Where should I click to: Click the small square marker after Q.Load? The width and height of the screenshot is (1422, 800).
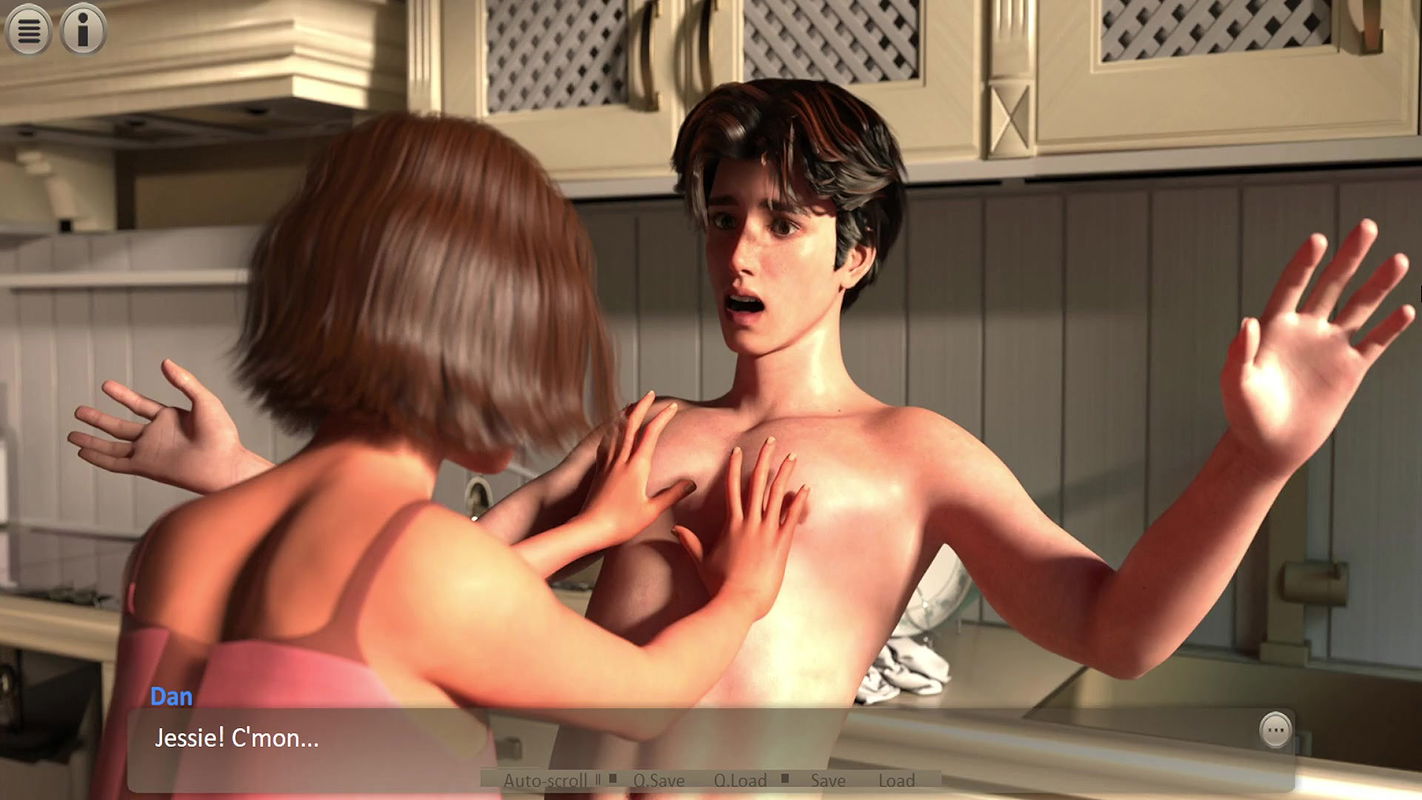pos(787,779)
